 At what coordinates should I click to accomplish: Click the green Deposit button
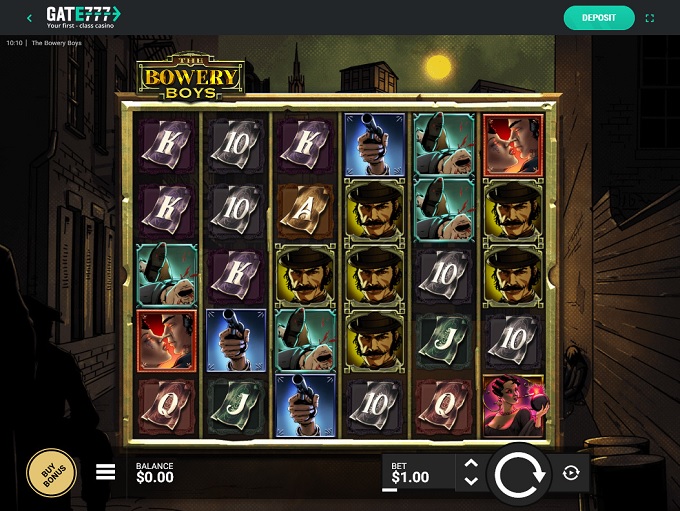coord(599,17)
